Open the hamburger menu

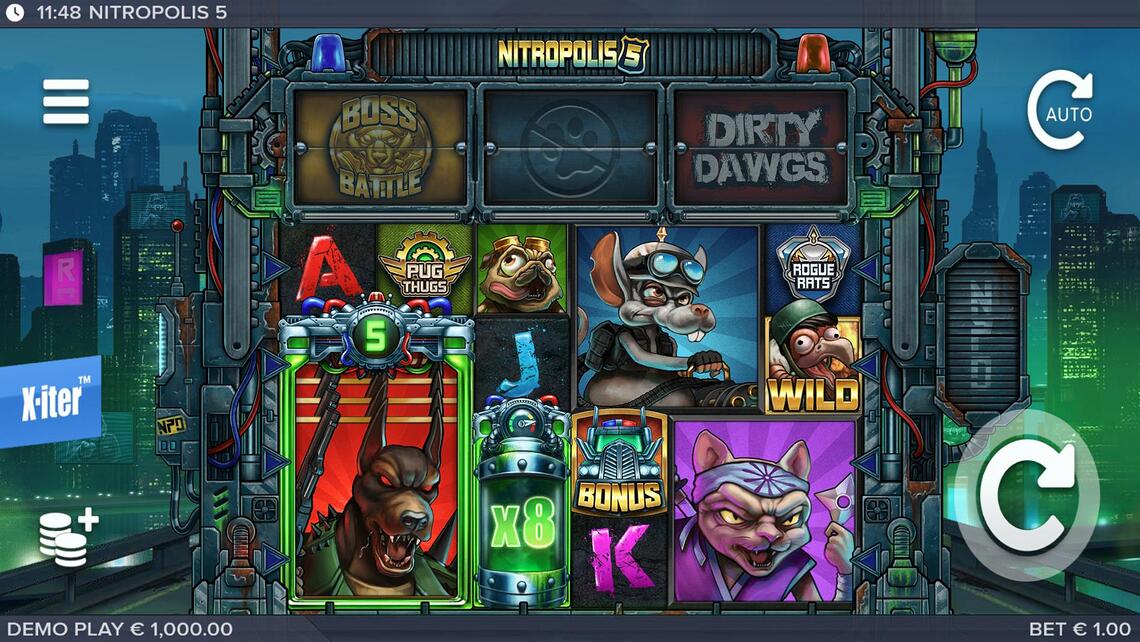tap(66, 102)
